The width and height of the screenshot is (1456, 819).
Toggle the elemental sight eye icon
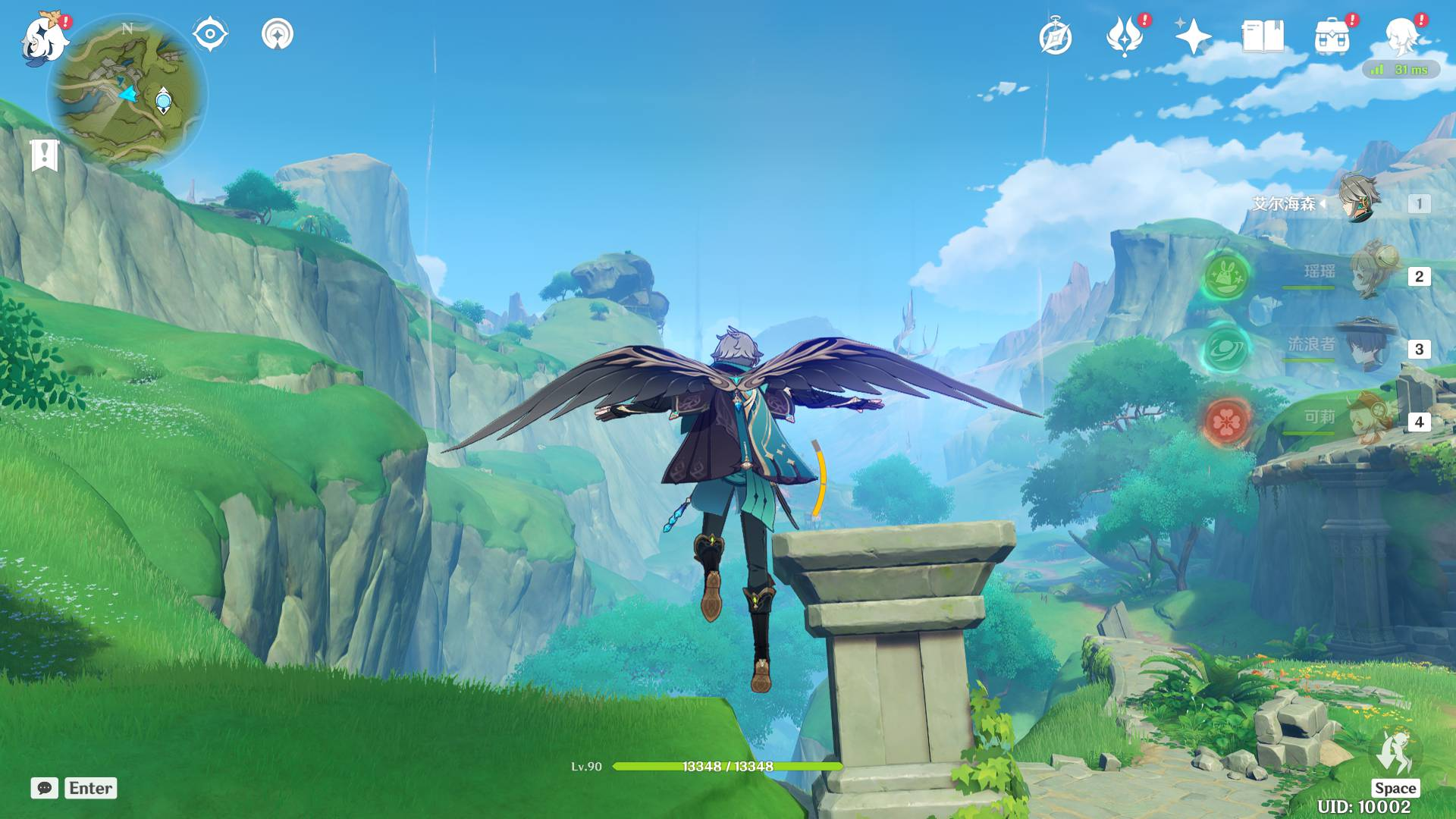coord(210,34)
